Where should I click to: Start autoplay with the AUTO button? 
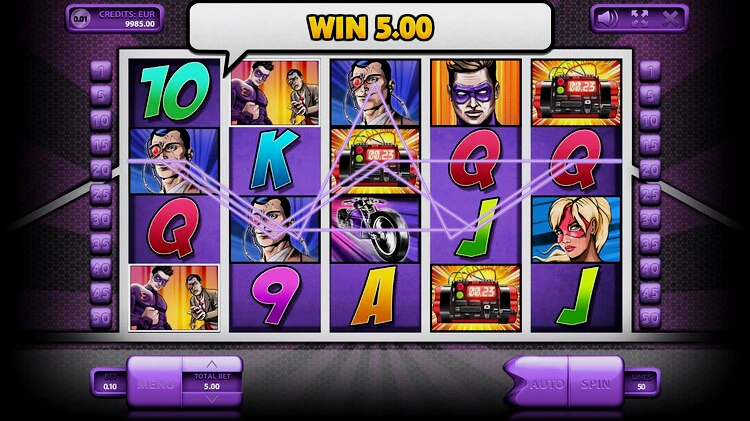[546, 383]
